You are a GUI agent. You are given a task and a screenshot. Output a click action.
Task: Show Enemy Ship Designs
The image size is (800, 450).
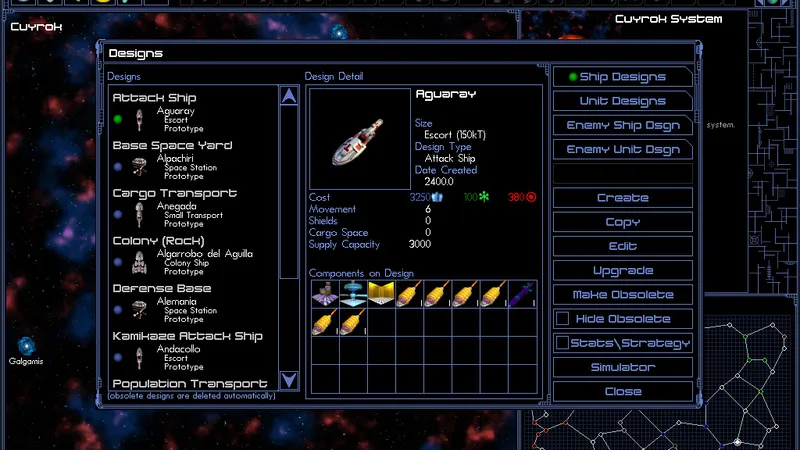tap(622, 125)
